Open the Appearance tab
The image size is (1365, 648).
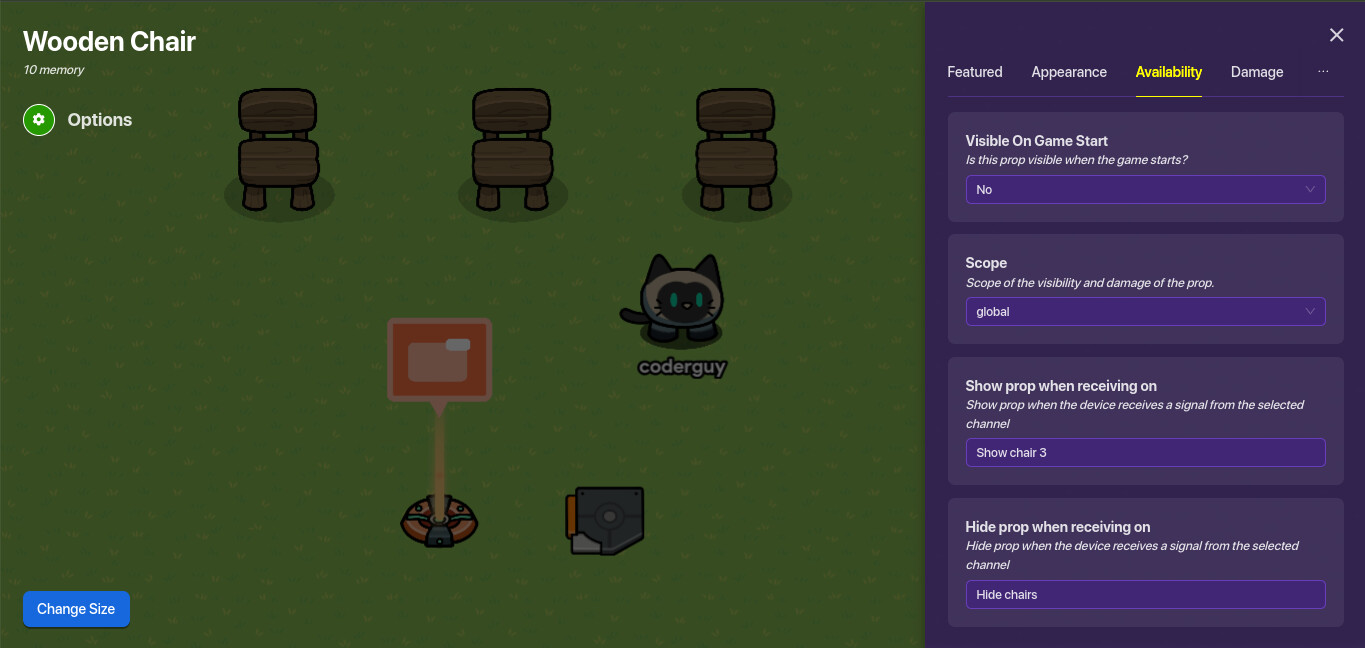[x=1069, y=72]
